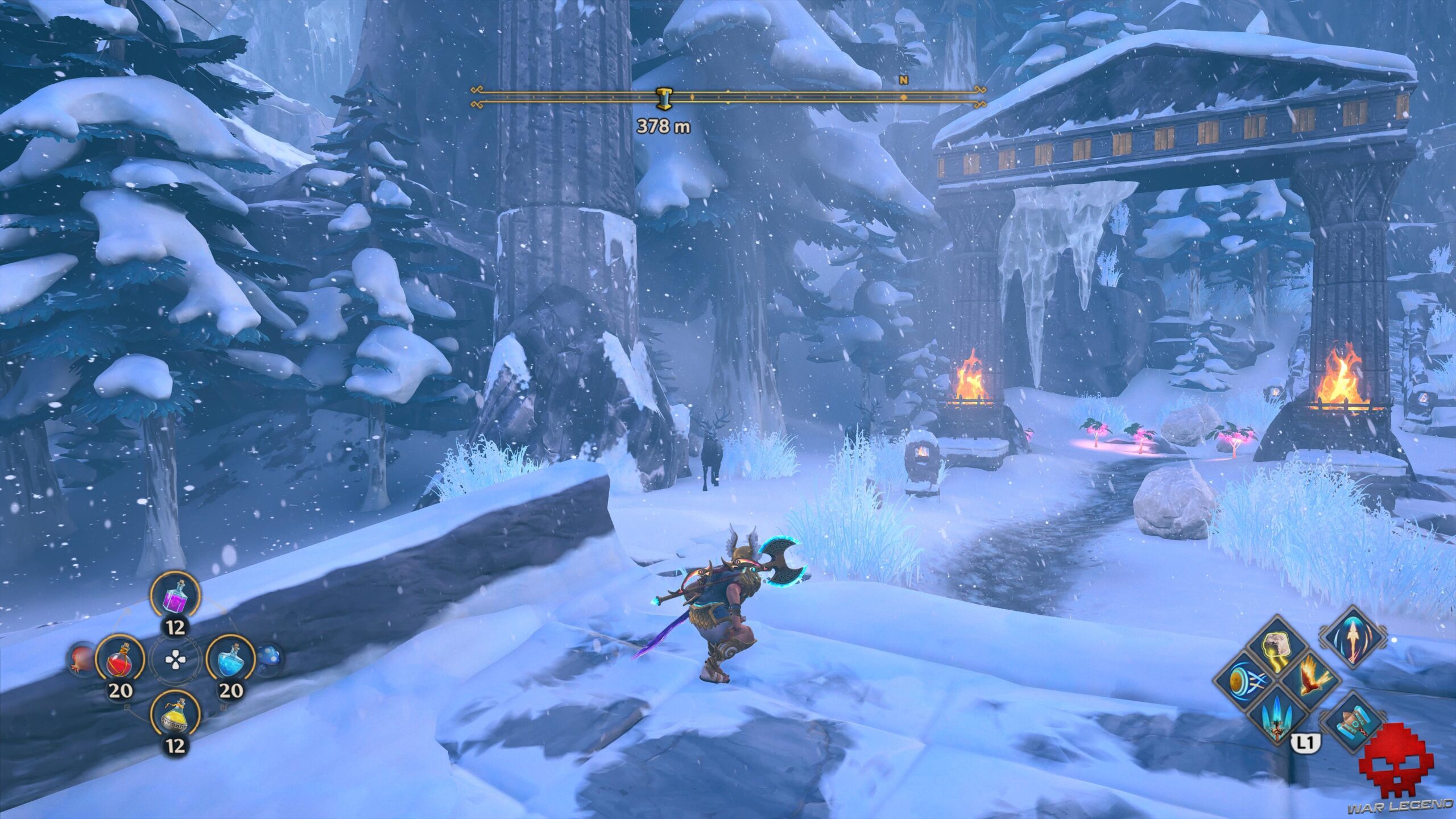This screenshot has height=819, width=1456.
Task: Click the waypoint marker on the compass
Action: pyautogui.click(x=664, y=98)
